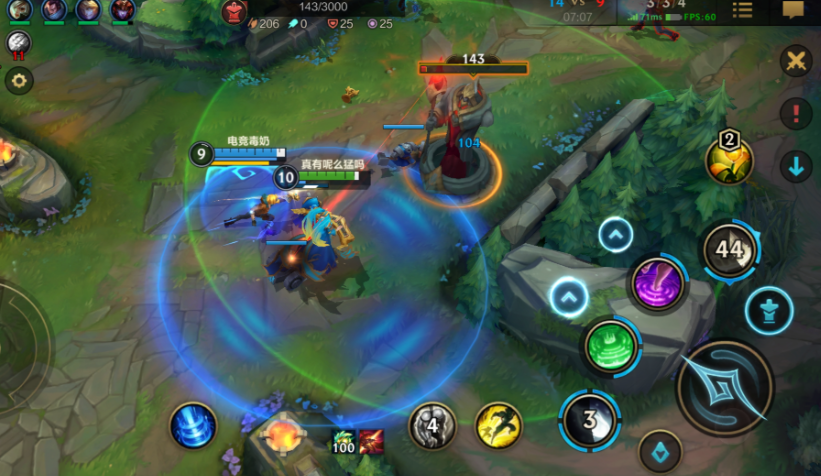Send the blue down-arrow ping
The height and width of the screenshot is (476, 821).
tap(796, 166)
